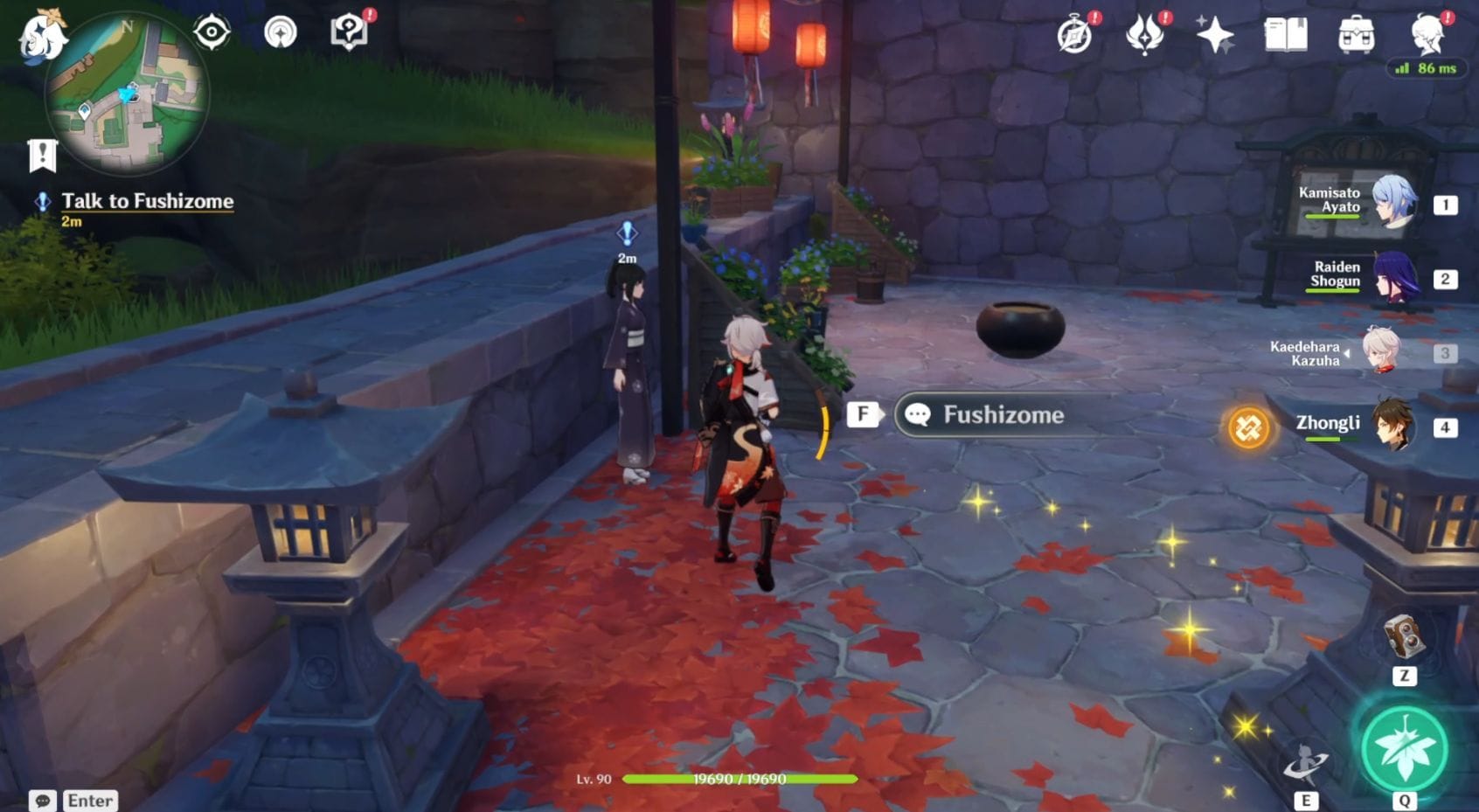Open the tutorial handbook with red notification

[350, 31]
